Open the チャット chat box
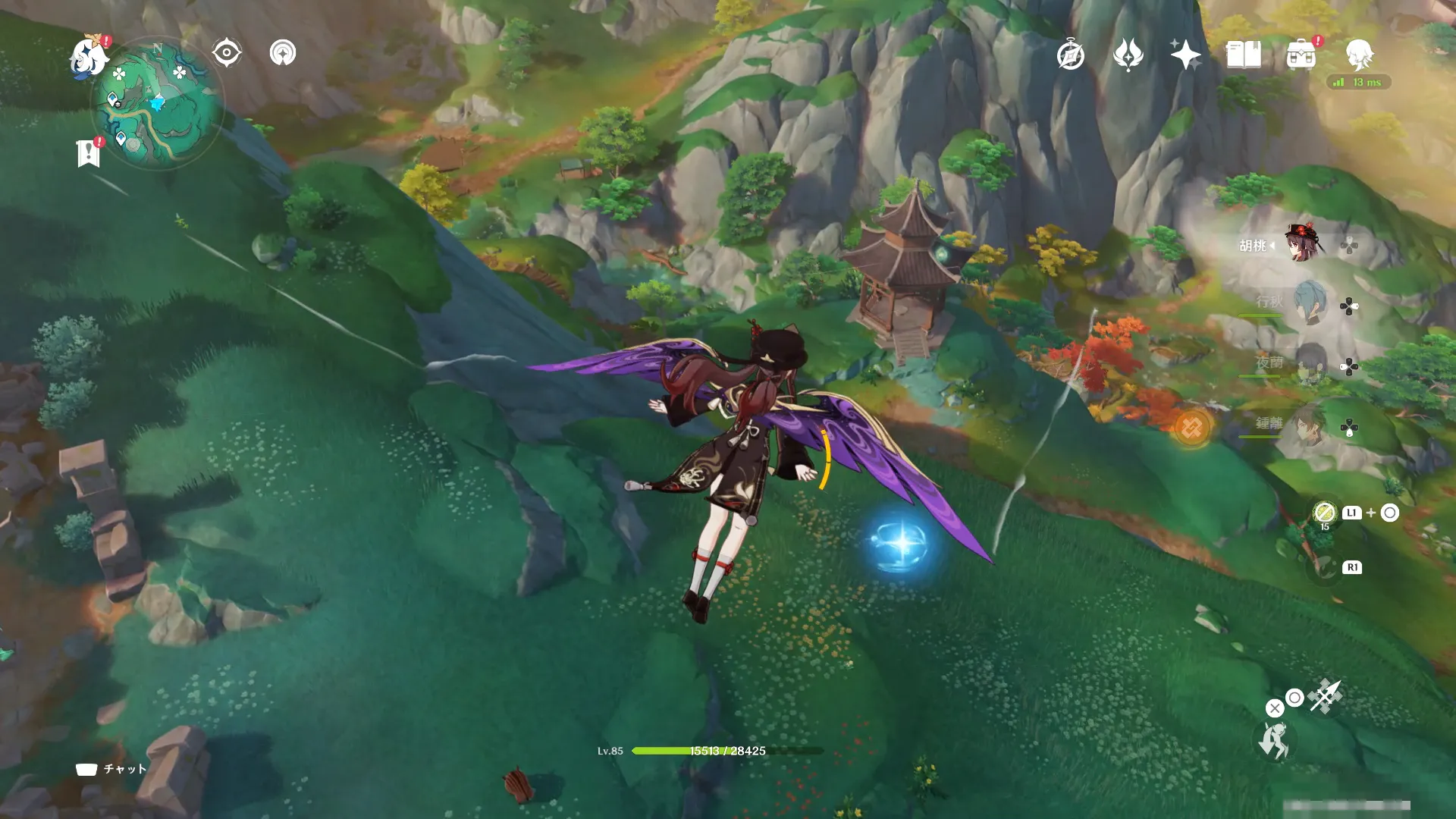This screenshot has height=819, width=1456. click(111, 769)
